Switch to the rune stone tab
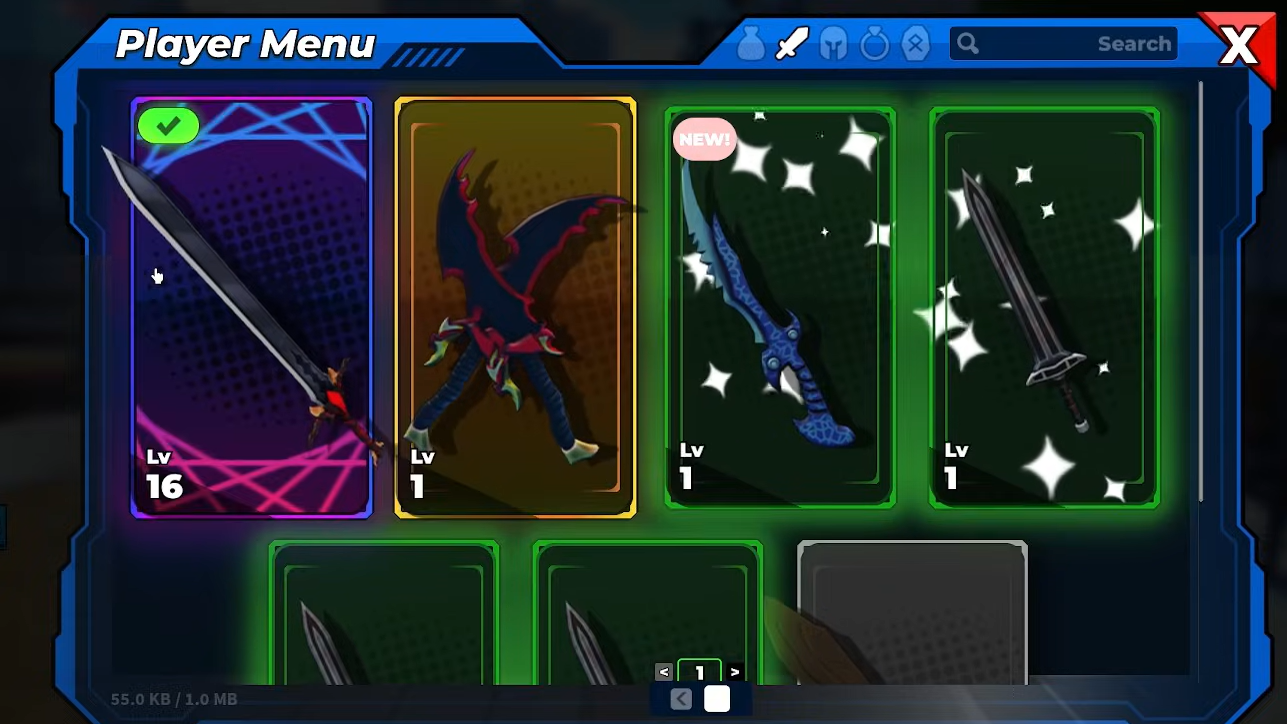1287x724 pixels. tap(915, 44)
